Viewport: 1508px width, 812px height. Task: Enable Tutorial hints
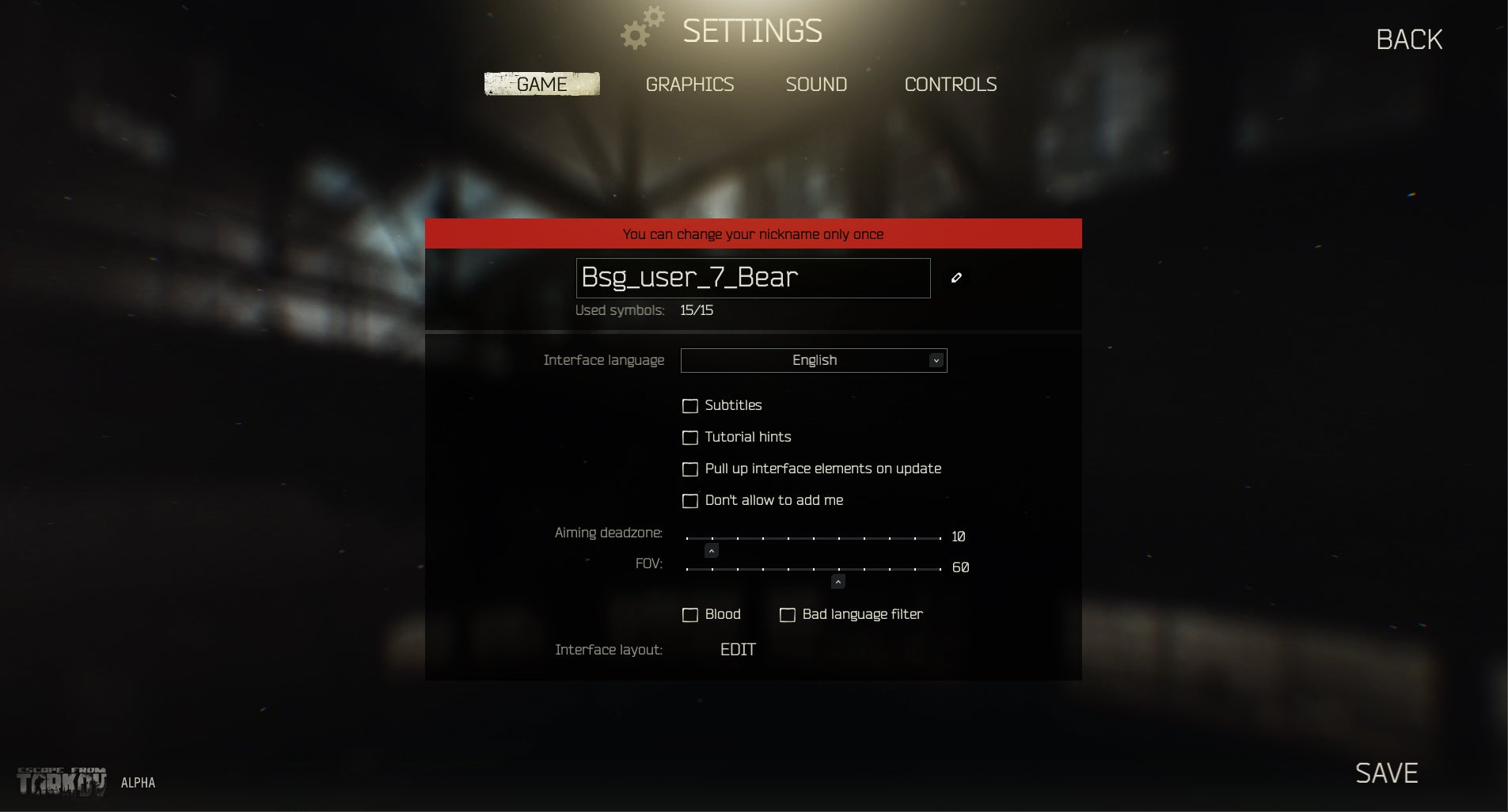click(x=690, y=437)
